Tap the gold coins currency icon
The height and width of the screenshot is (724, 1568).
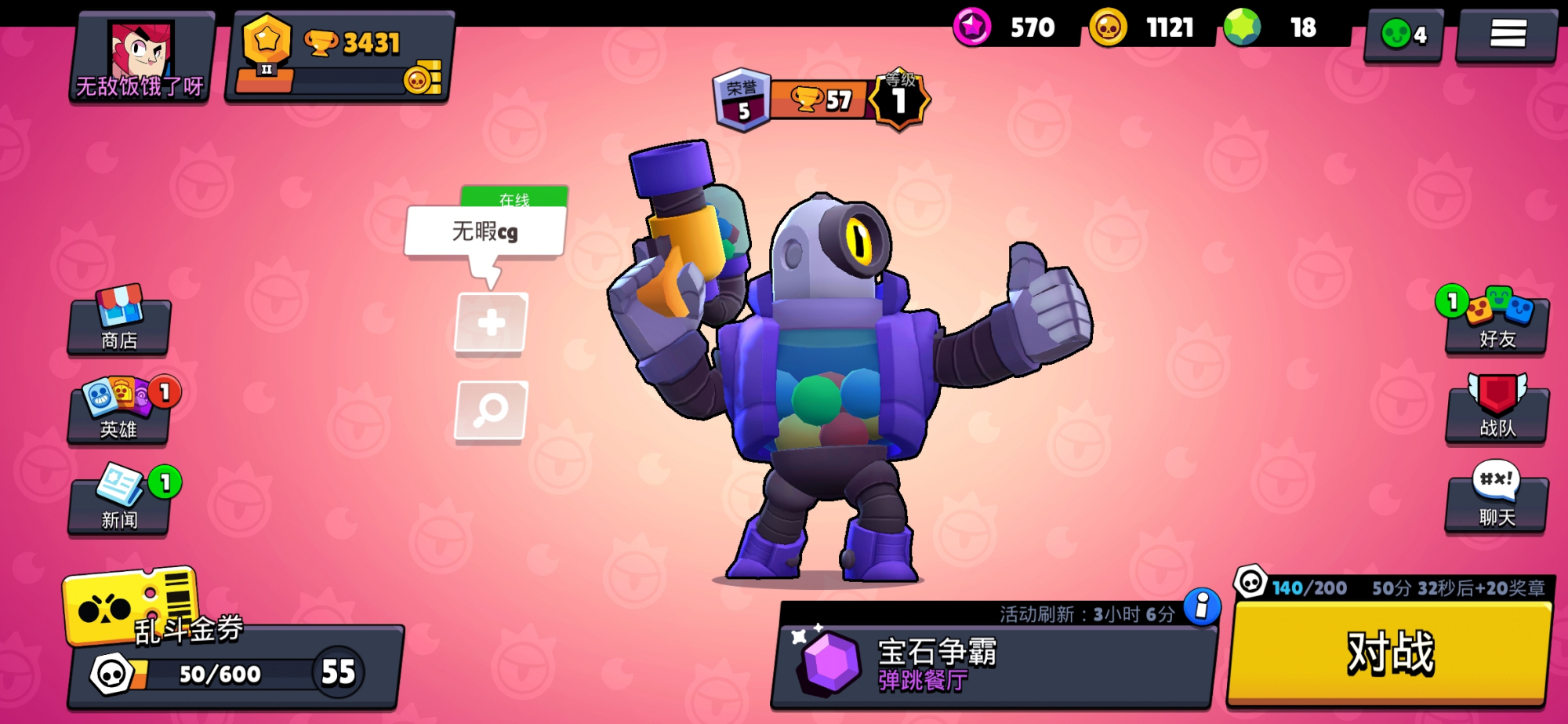[x=1108, y=28]
